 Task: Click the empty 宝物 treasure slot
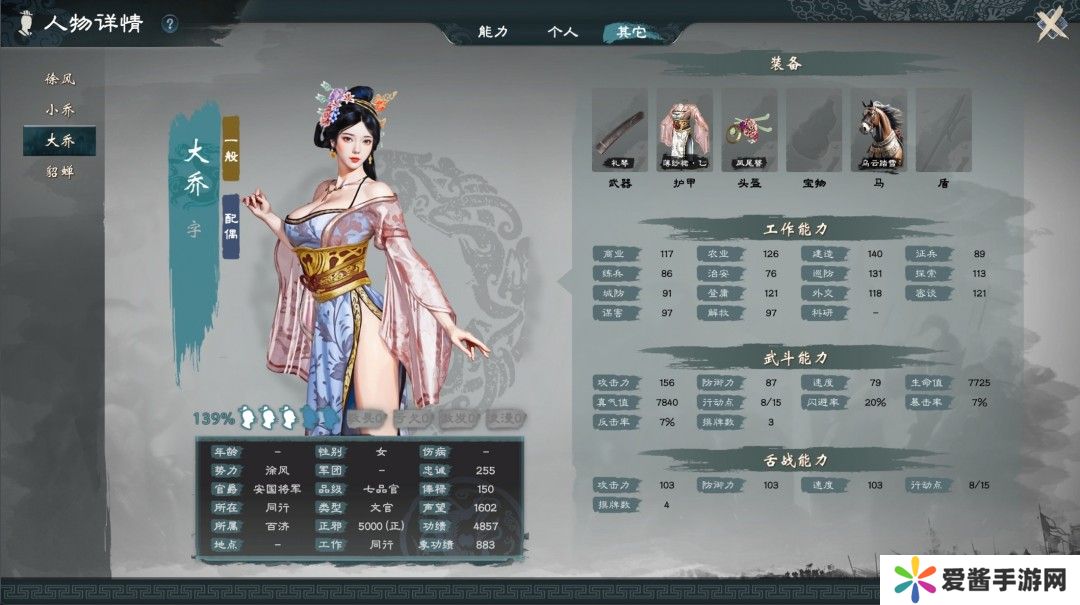[814, 130]
